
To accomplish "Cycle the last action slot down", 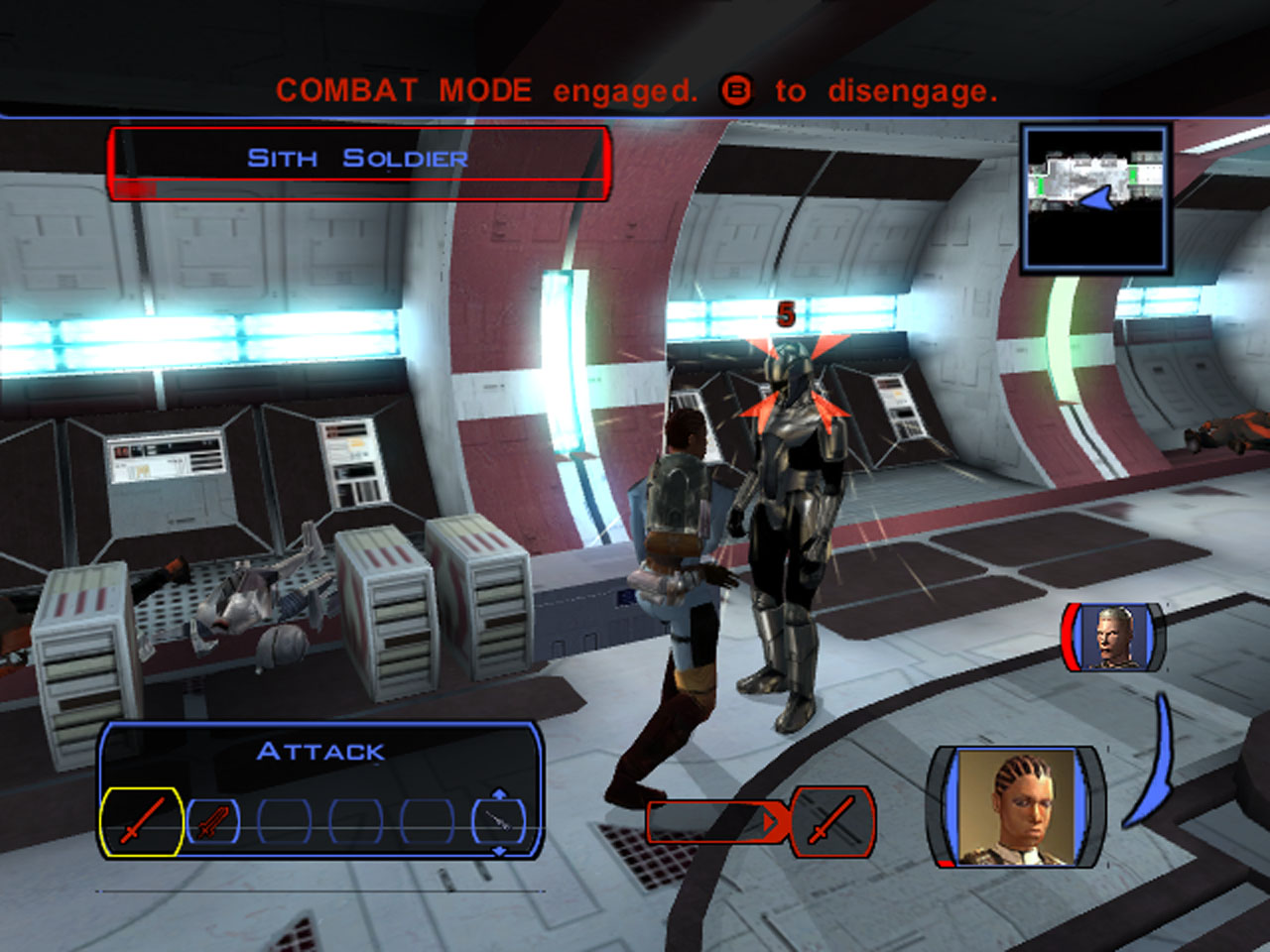I will [499, 851].
